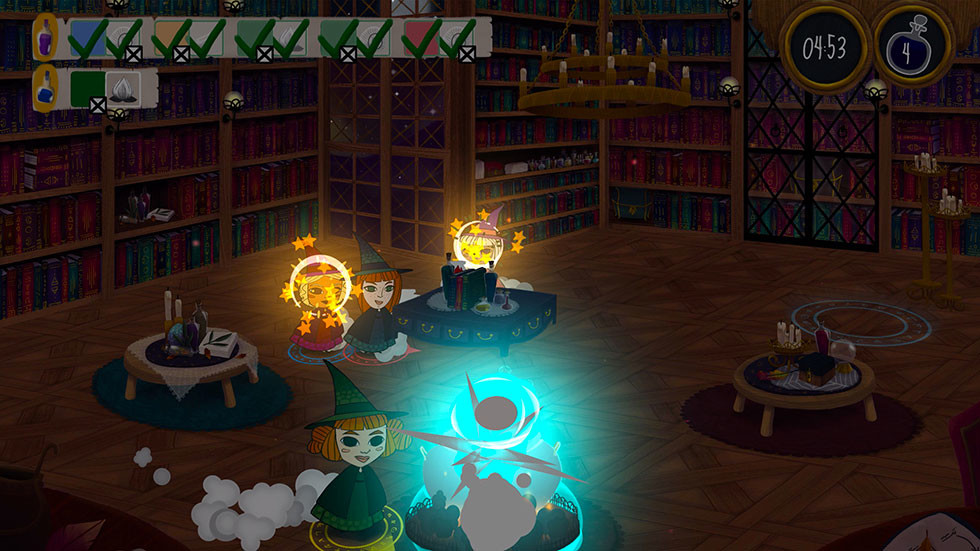Click the red ingredient tile in the recipe tracker
Screen dimensions: 980x551
[x=421, y=38]
